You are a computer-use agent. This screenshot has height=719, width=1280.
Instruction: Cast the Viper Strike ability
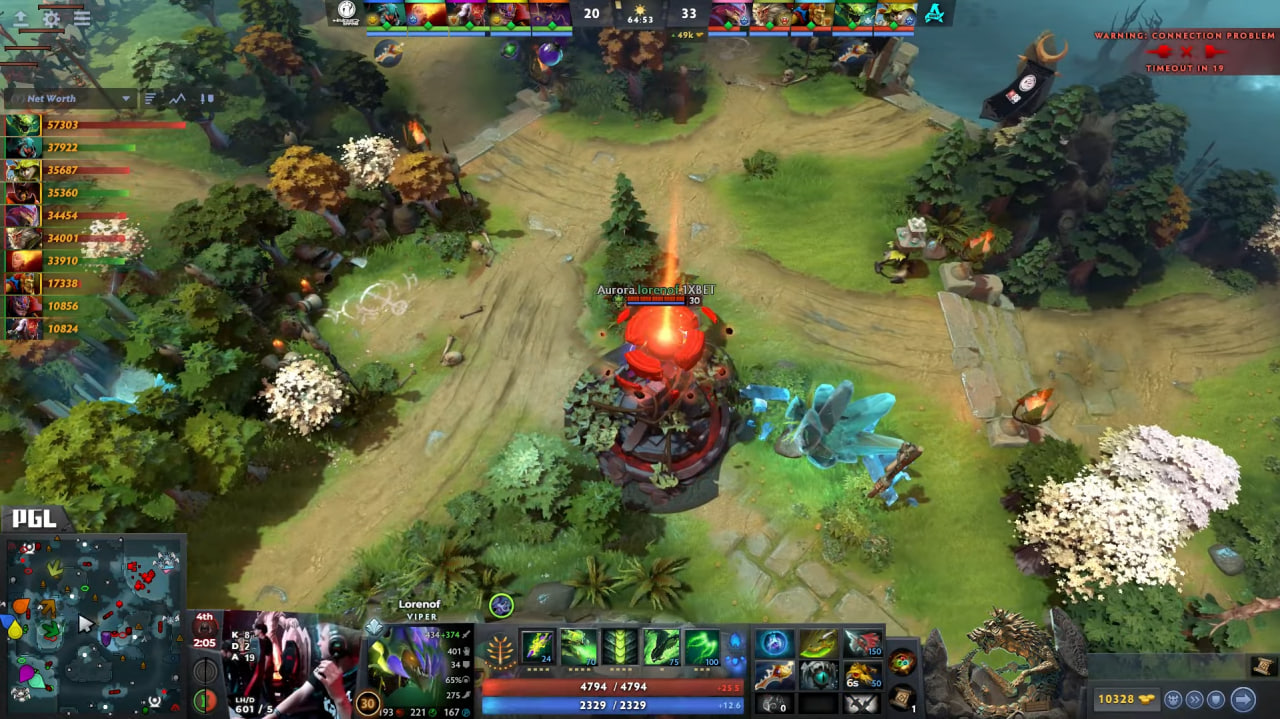coord(701,647)
